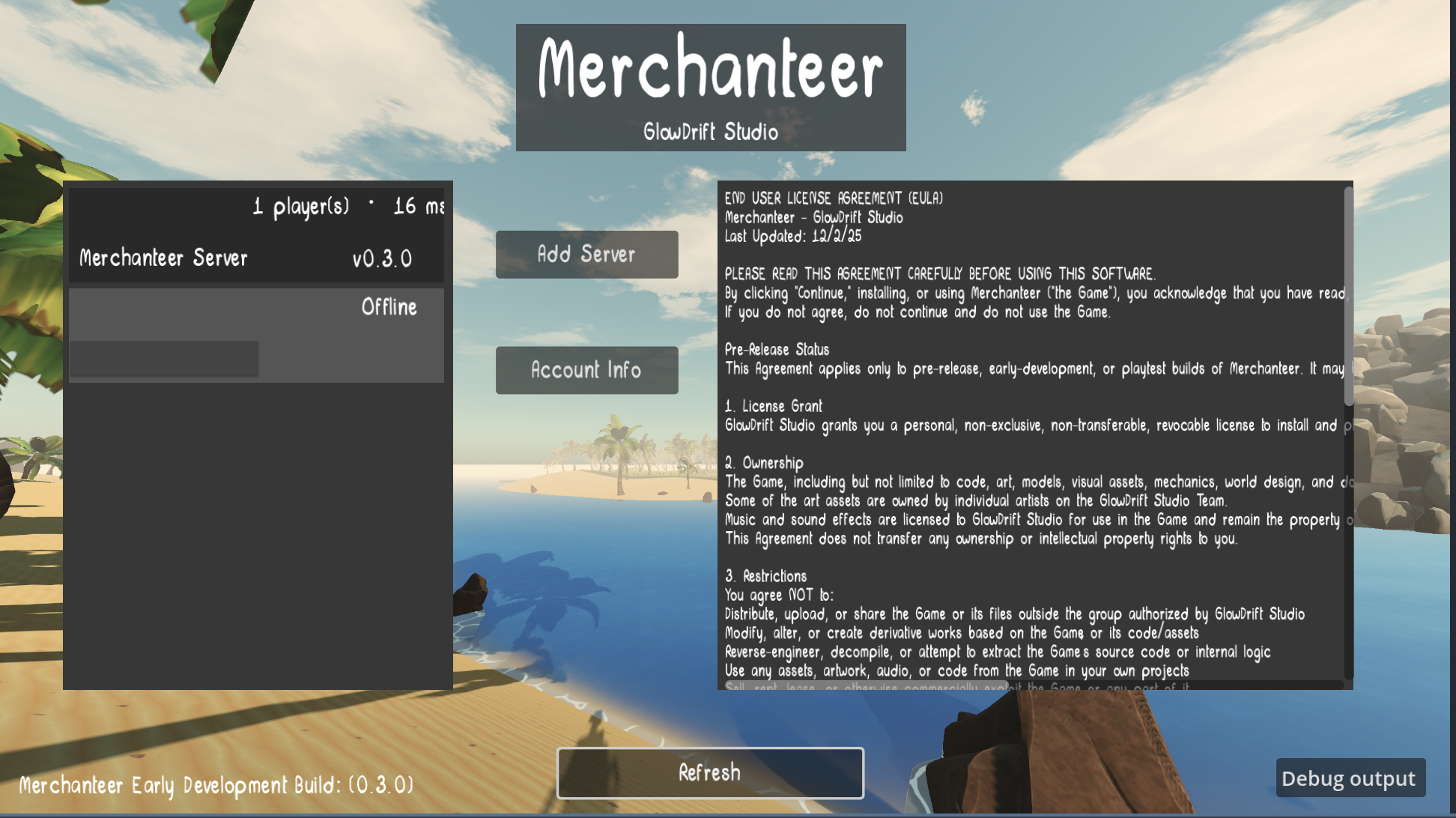The height and width of the screenshot is (818, 1456).
Task: Click the Pre-Release Status section heading
Action: (776, 349)
